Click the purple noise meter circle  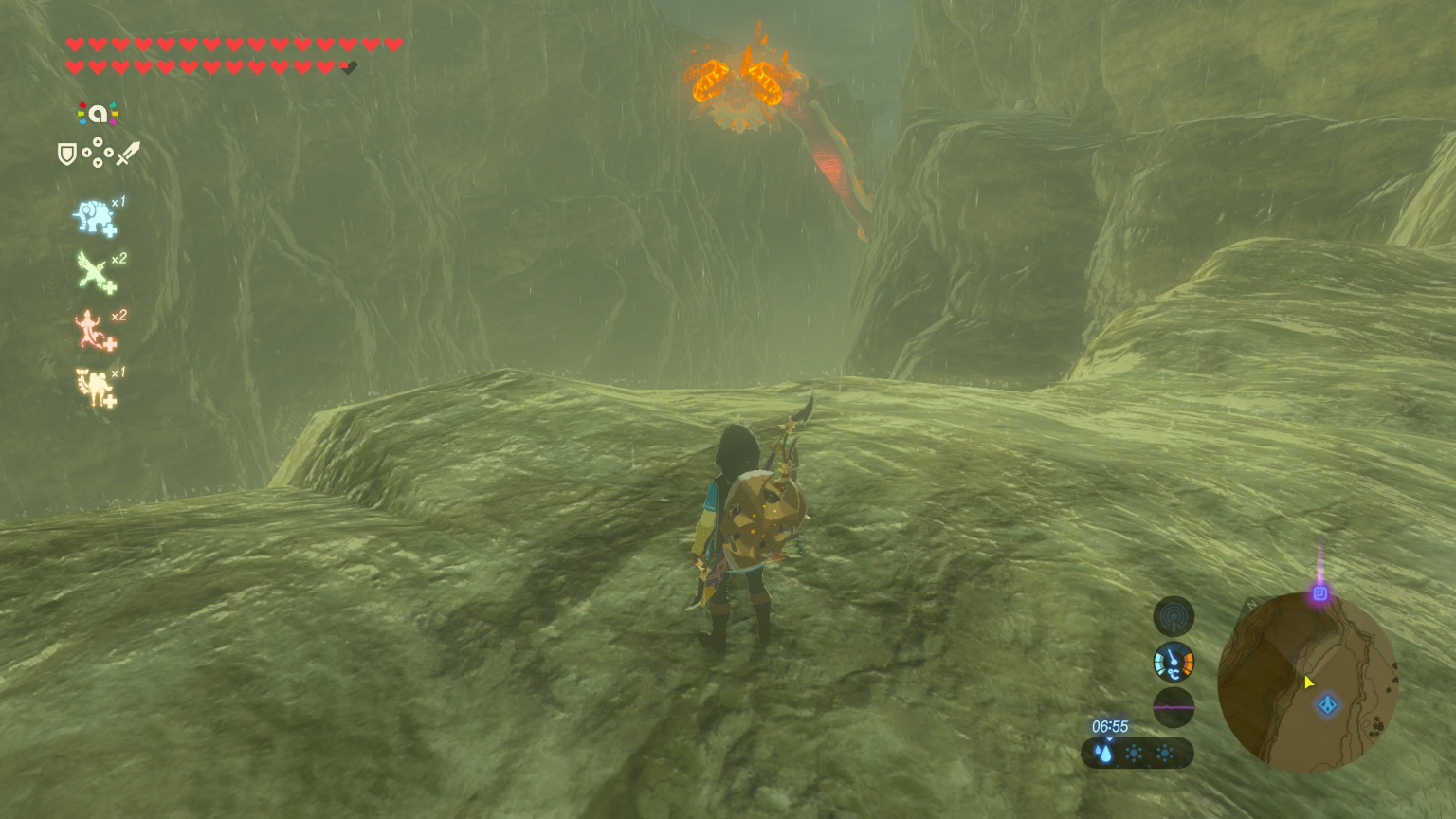pyautogui.click(x=1174, y=707)
